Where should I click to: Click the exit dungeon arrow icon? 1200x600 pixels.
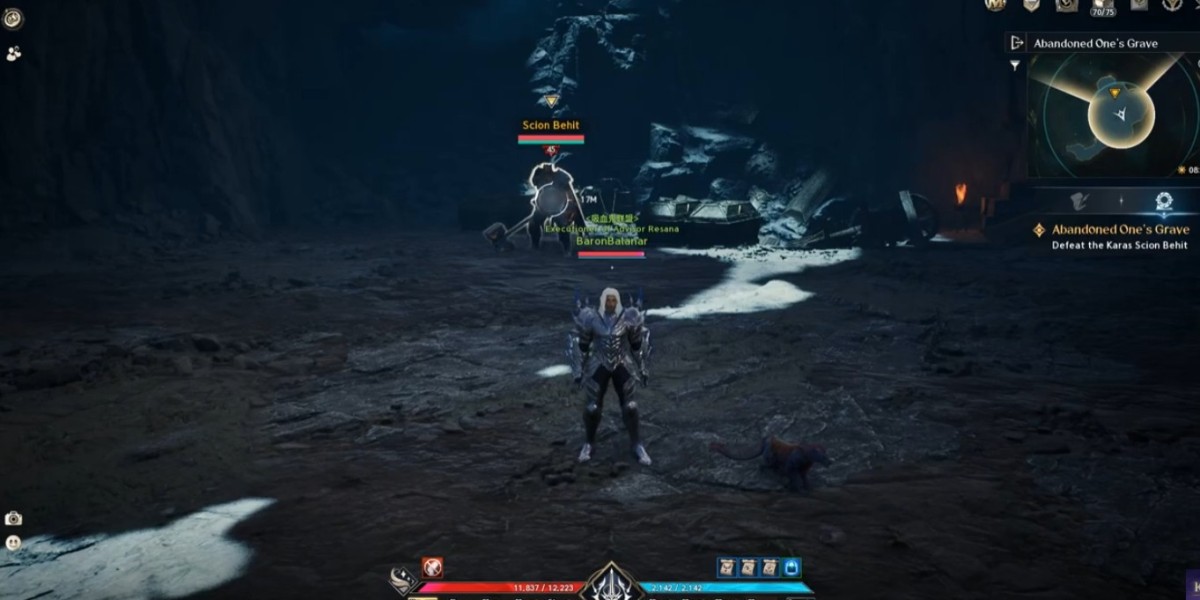1017,43
